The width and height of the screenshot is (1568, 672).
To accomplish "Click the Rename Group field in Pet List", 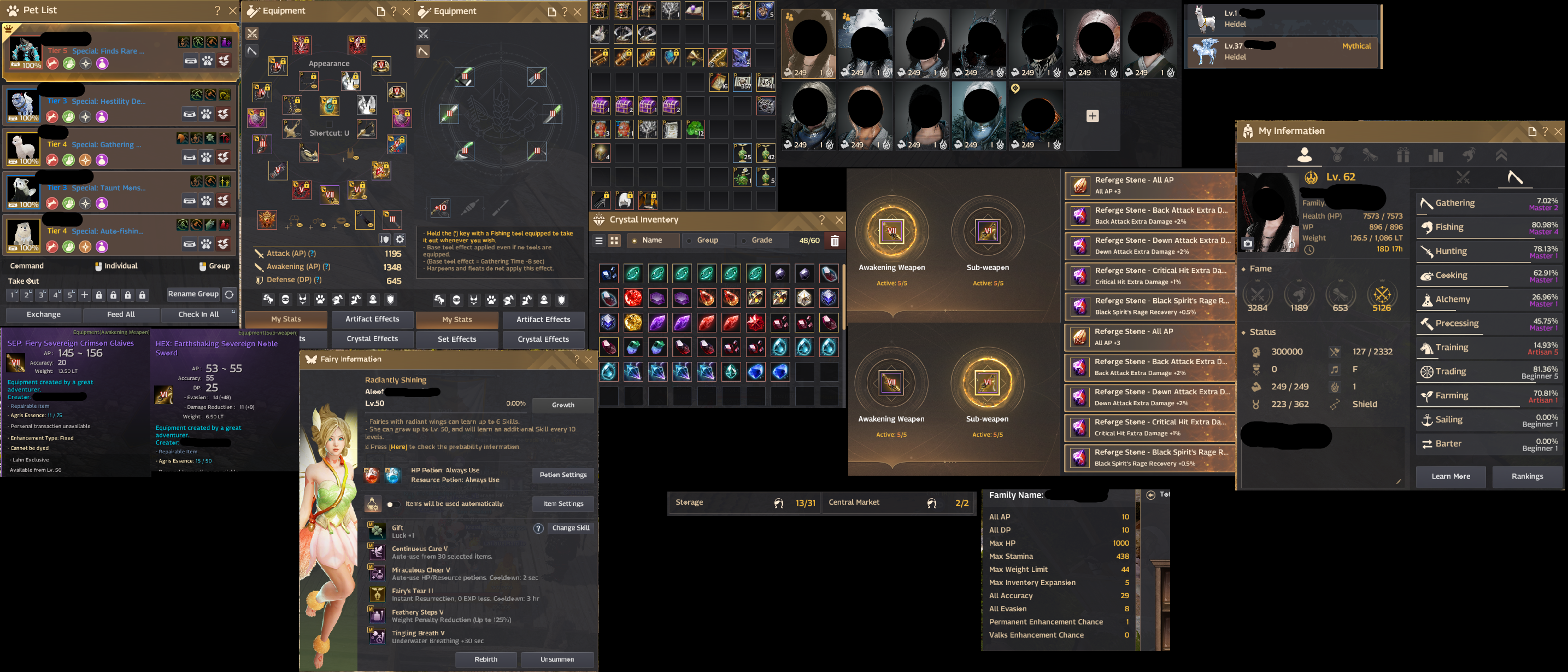I will click(x=193, y=294).
